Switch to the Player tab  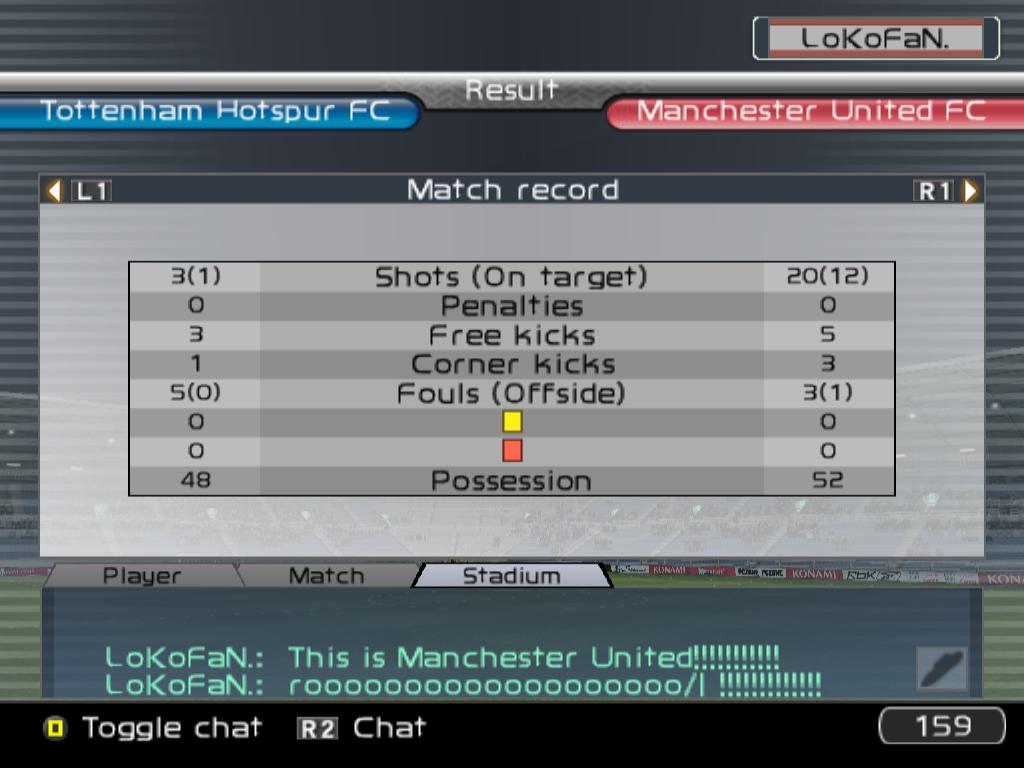point(142,576)
